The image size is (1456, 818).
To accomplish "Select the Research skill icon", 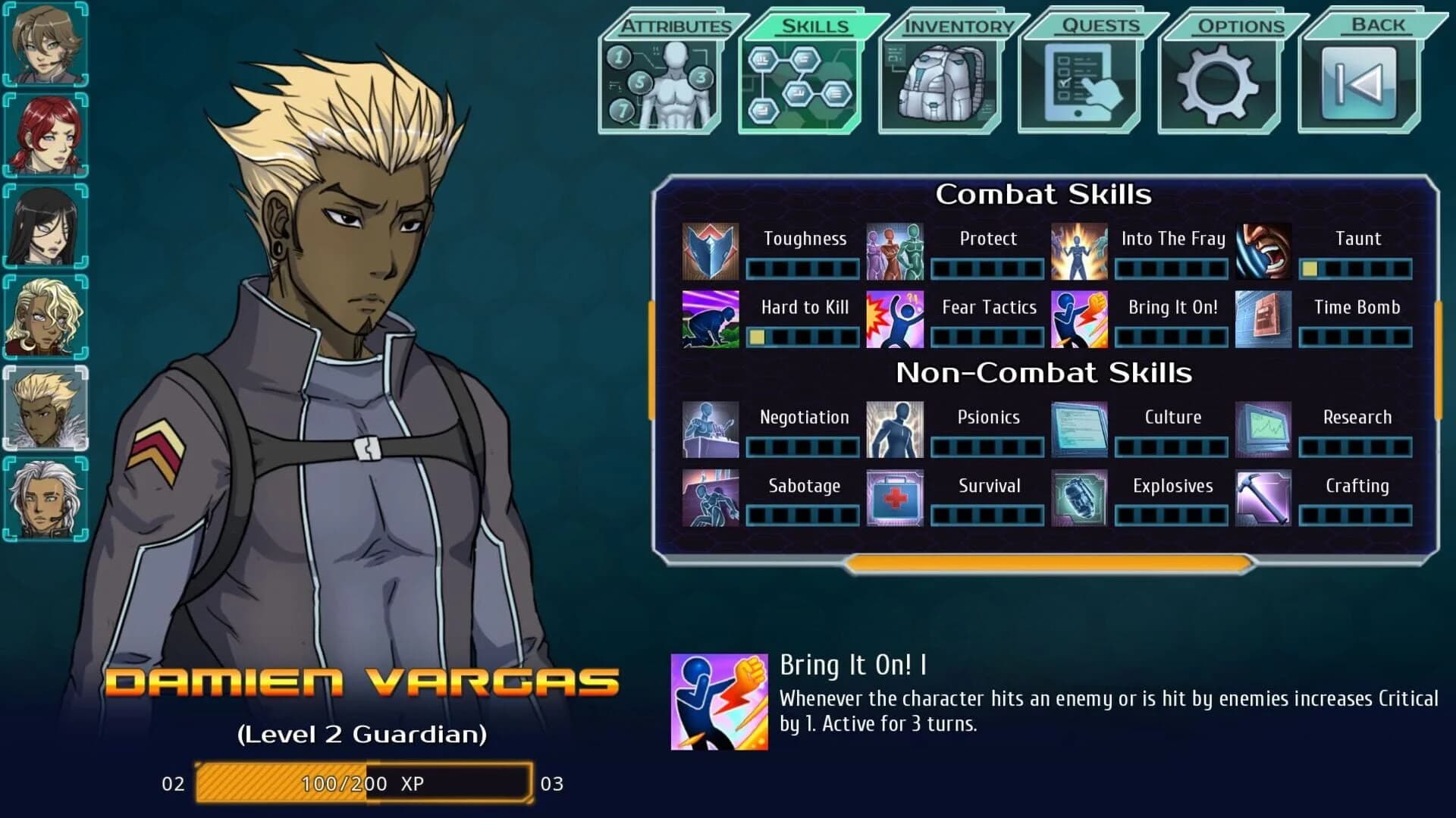I will (1263, 430).
